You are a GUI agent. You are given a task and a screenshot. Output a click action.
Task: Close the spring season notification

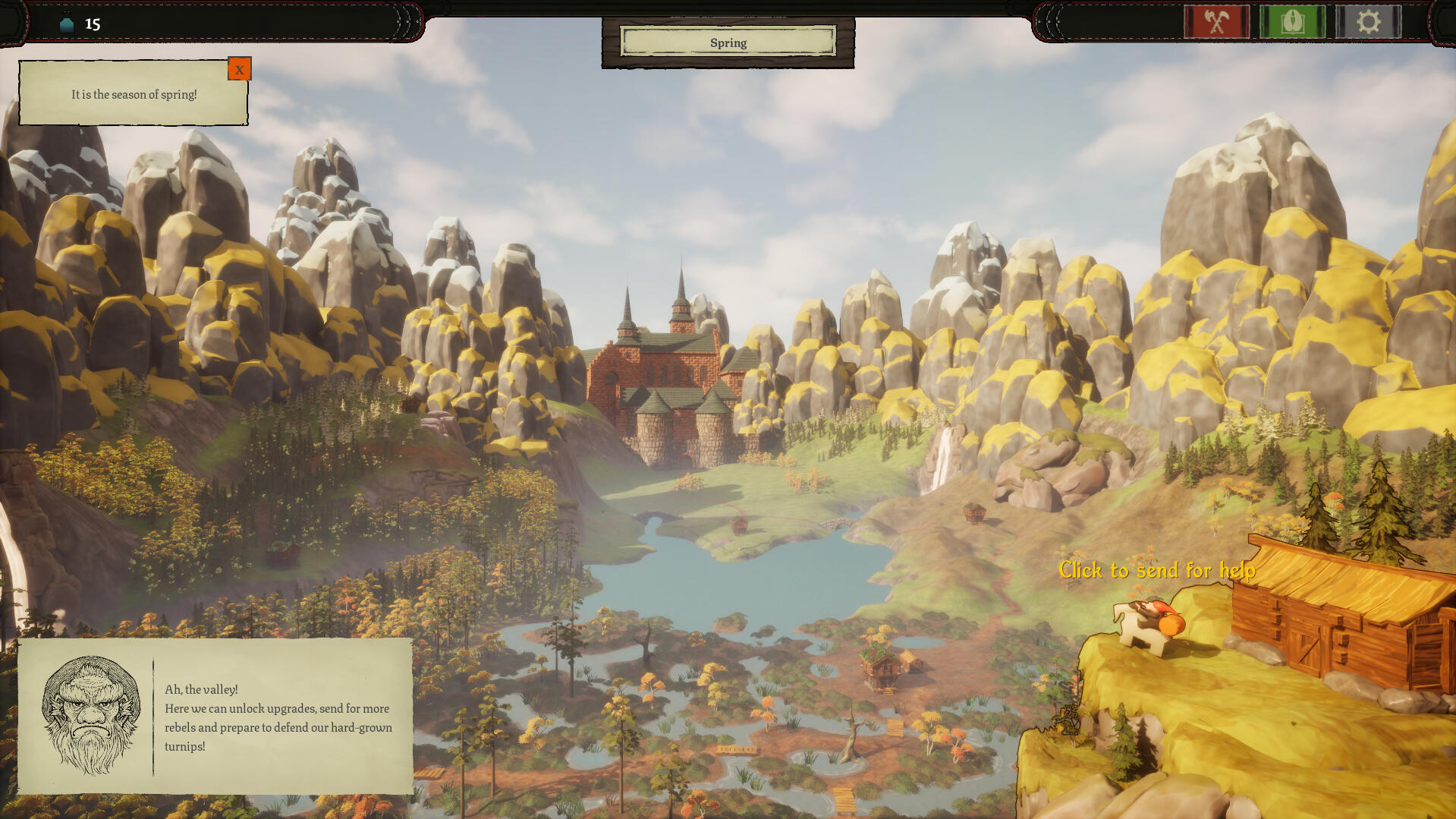[x=239, y=69]
